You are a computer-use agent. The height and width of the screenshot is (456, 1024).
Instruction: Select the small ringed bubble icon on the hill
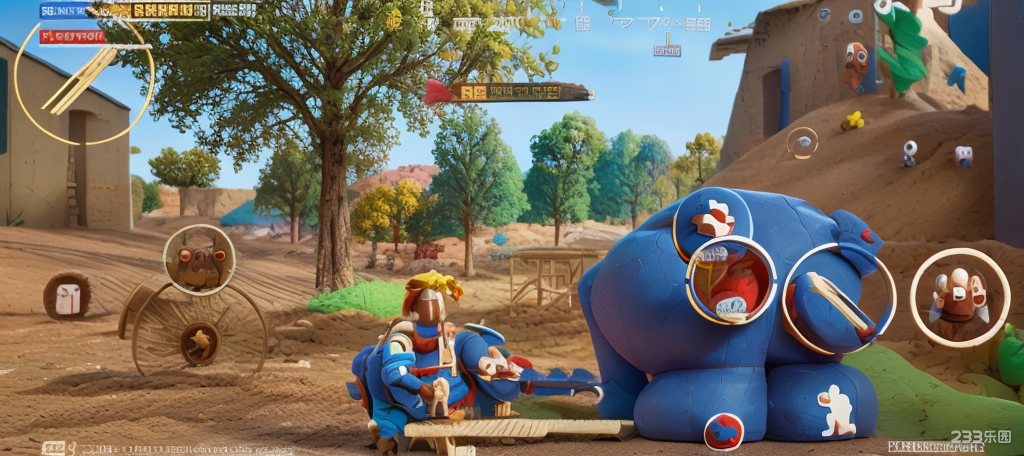click(802, 143)
